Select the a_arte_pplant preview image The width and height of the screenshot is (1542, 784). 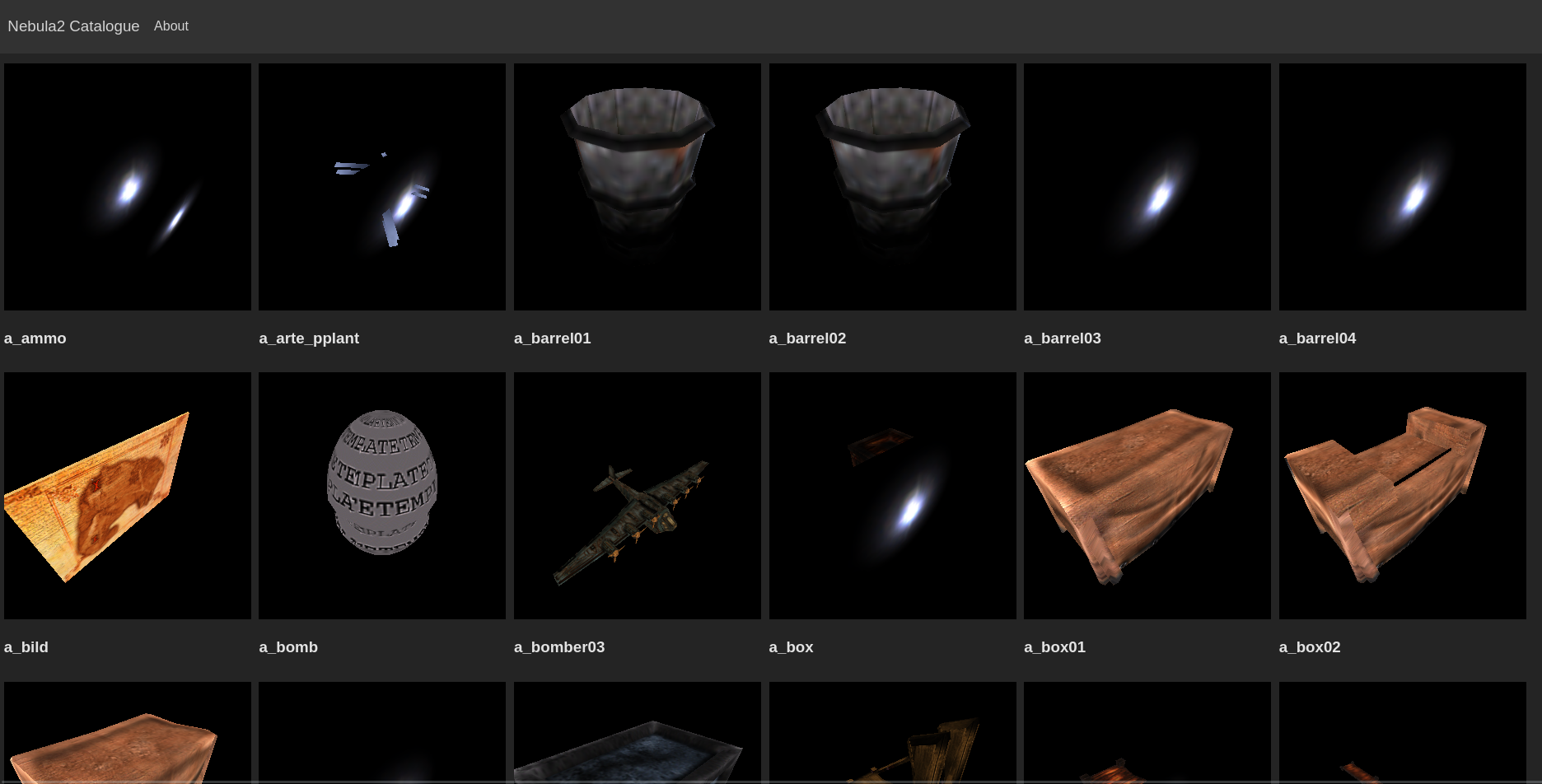(x=381, y=186)
